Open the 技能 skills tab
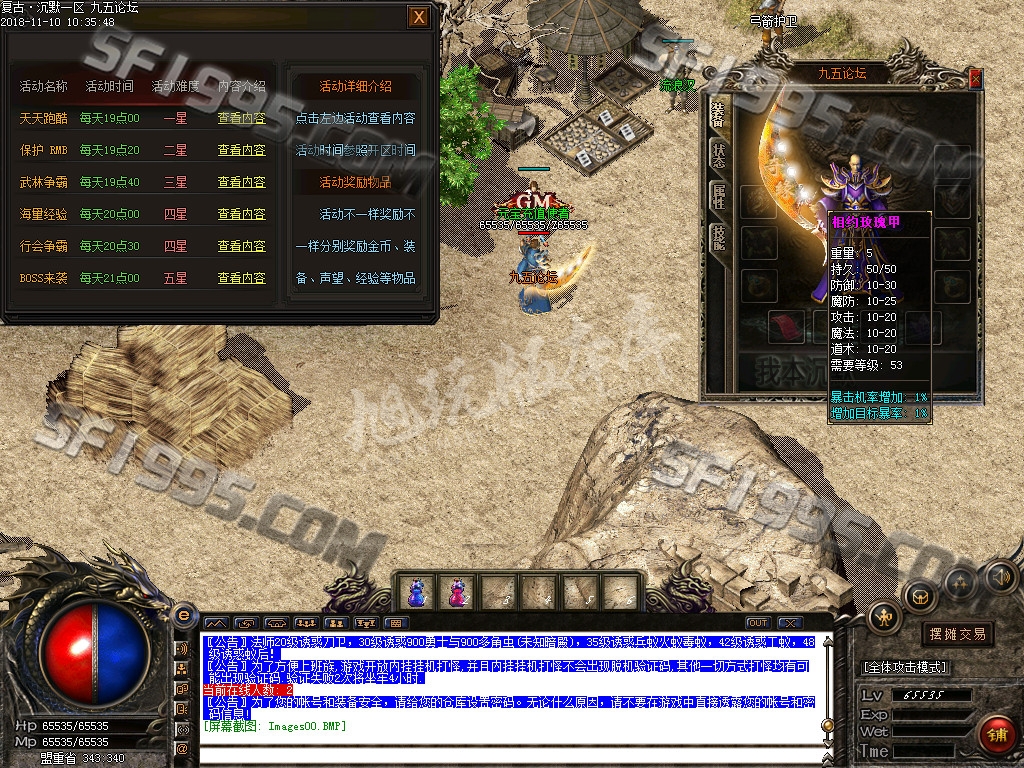The height and width of the screenshot is (768, 1024). pos(719,236)
